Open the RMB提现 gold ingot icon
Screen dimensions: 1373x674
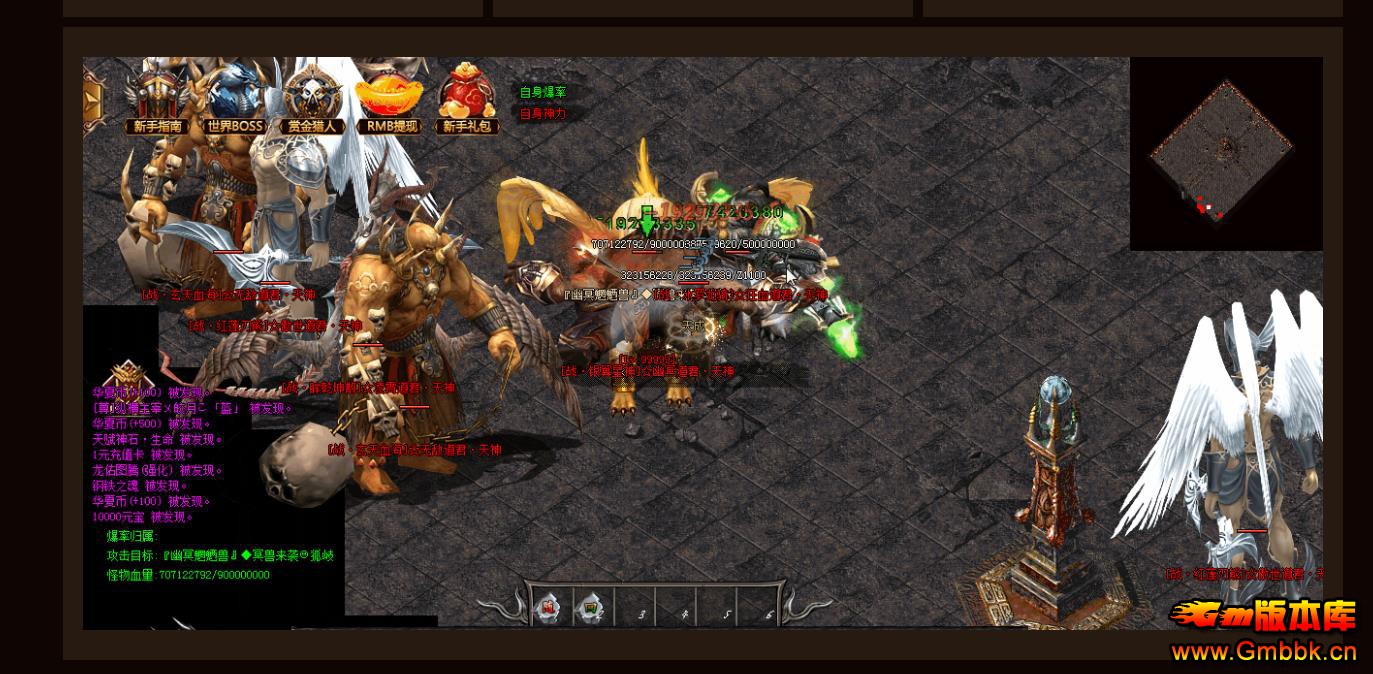pyautogui.click(x=390, y=99)
